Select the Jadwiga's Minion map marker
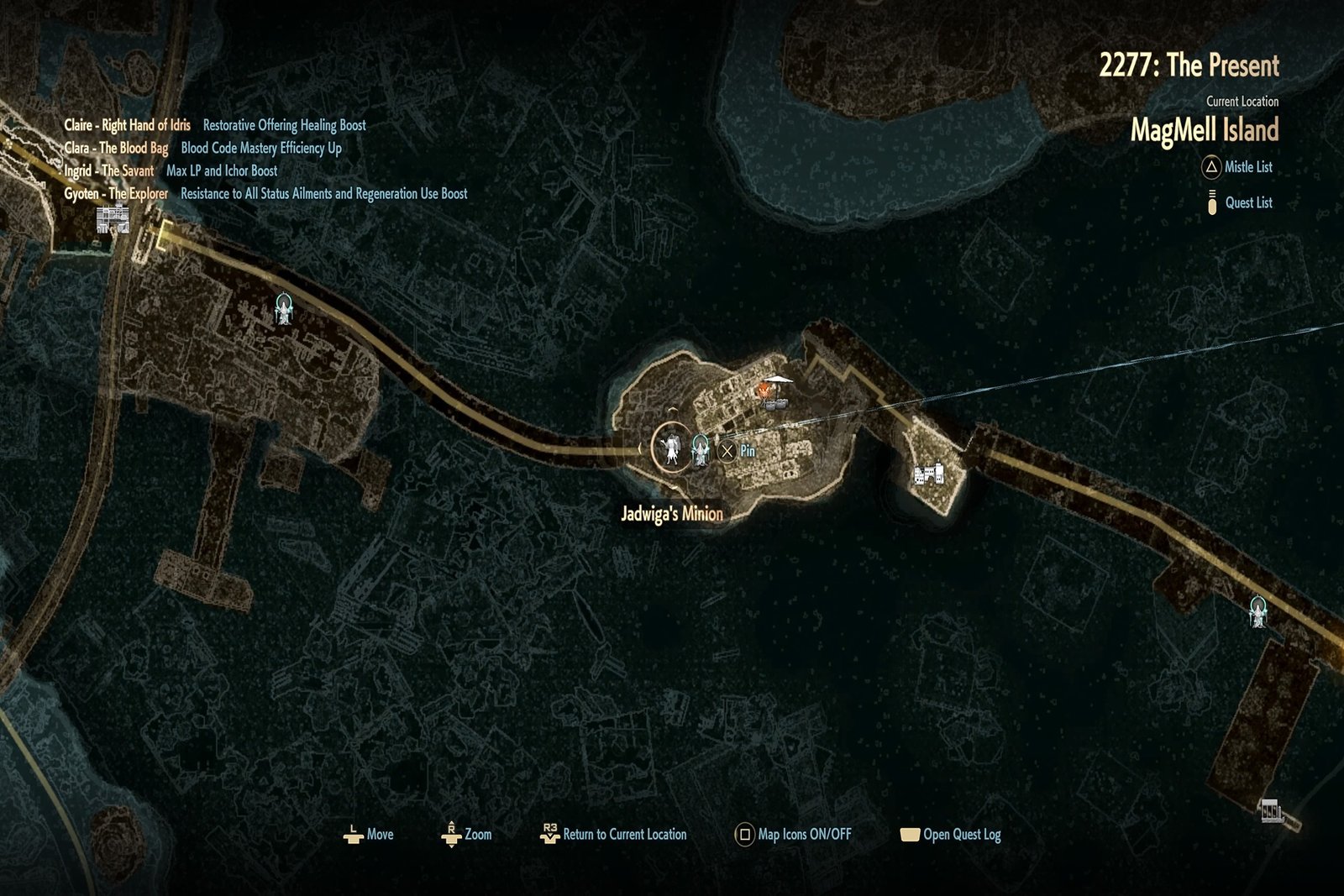1344x896 pixels. pyautogui.click(x=671, y=448)
